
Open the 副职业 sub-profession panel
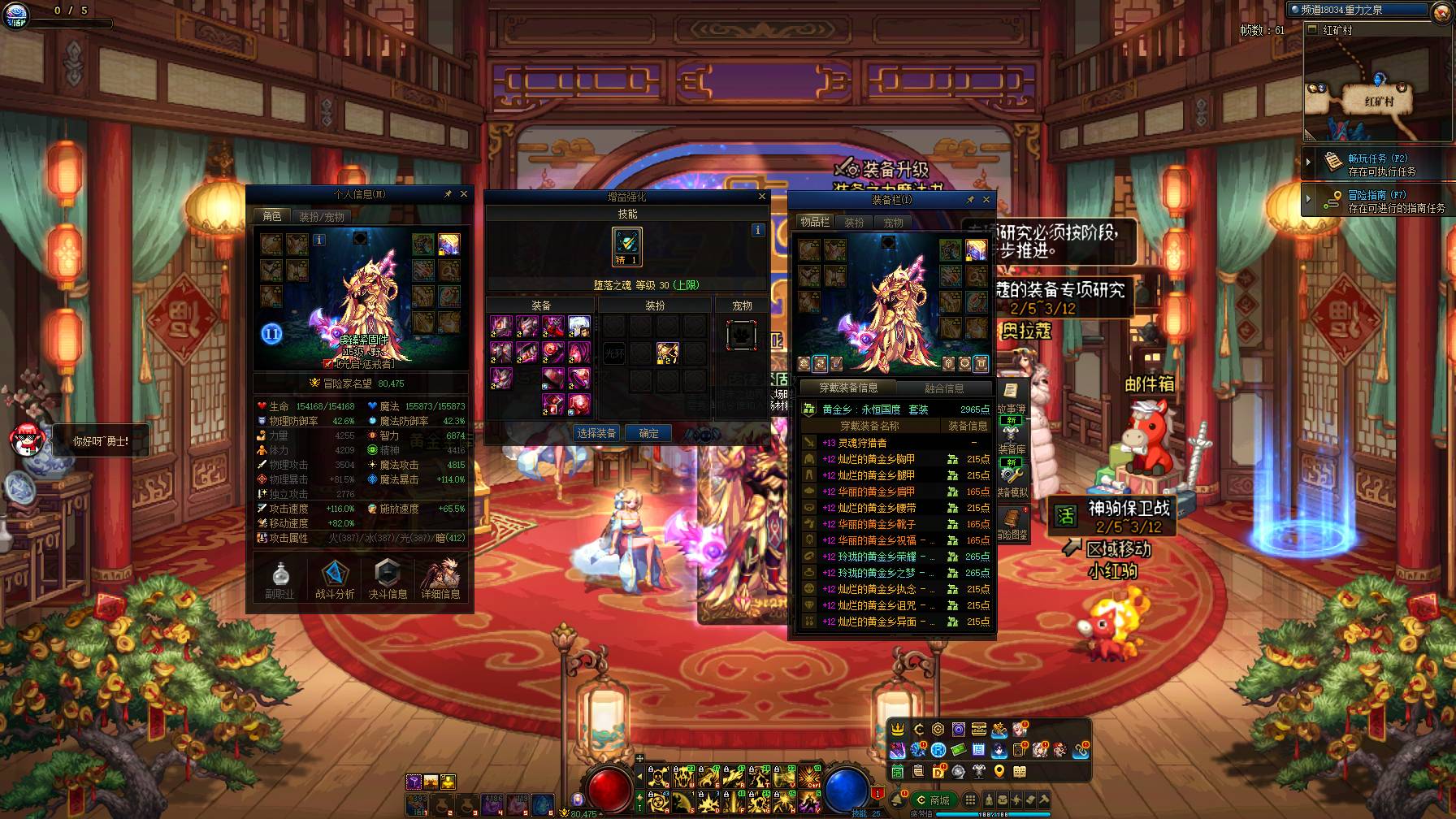[280, 580]
